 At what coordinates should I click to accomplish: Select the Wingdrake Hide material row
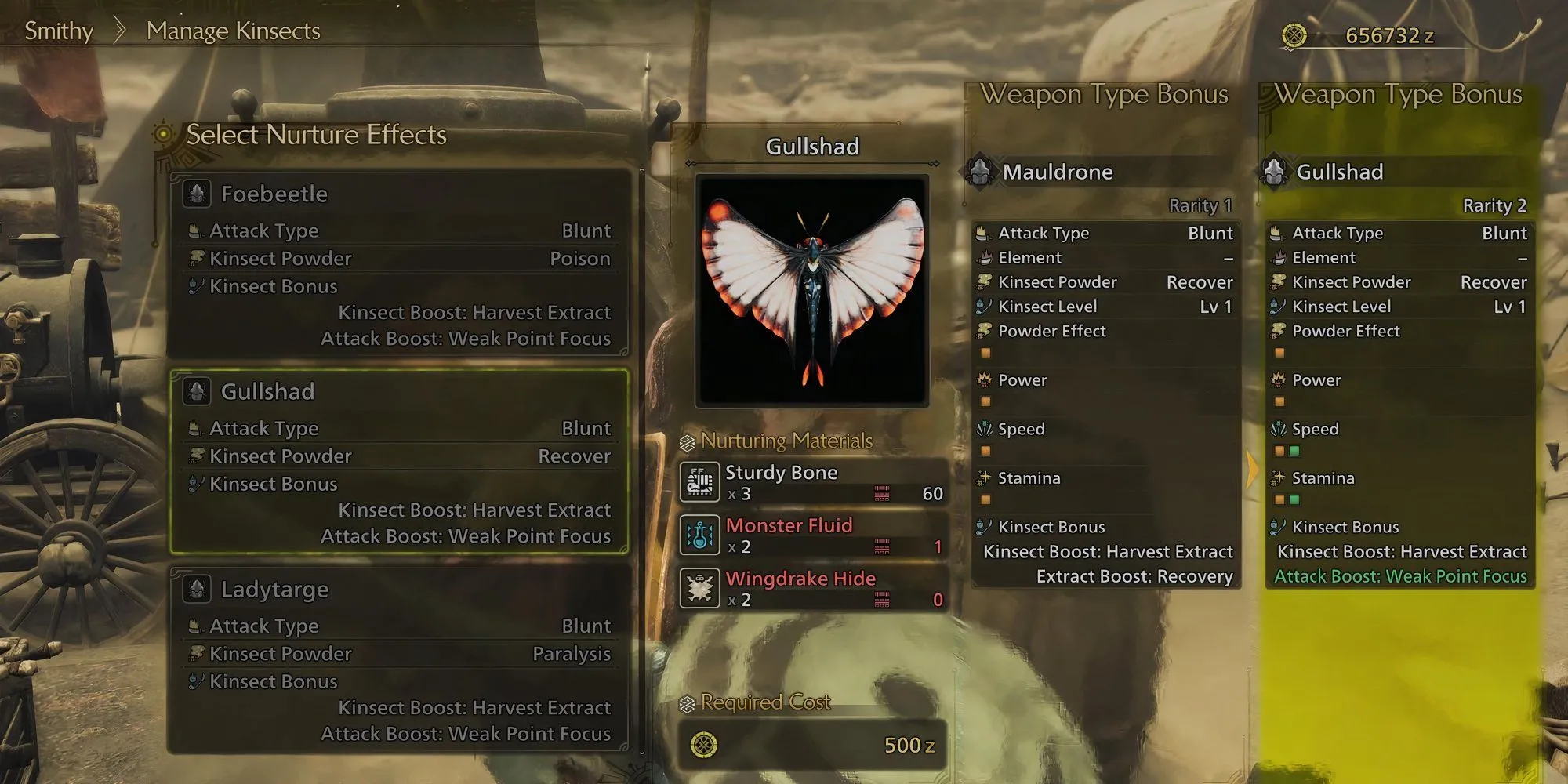[x=812, y=589]
